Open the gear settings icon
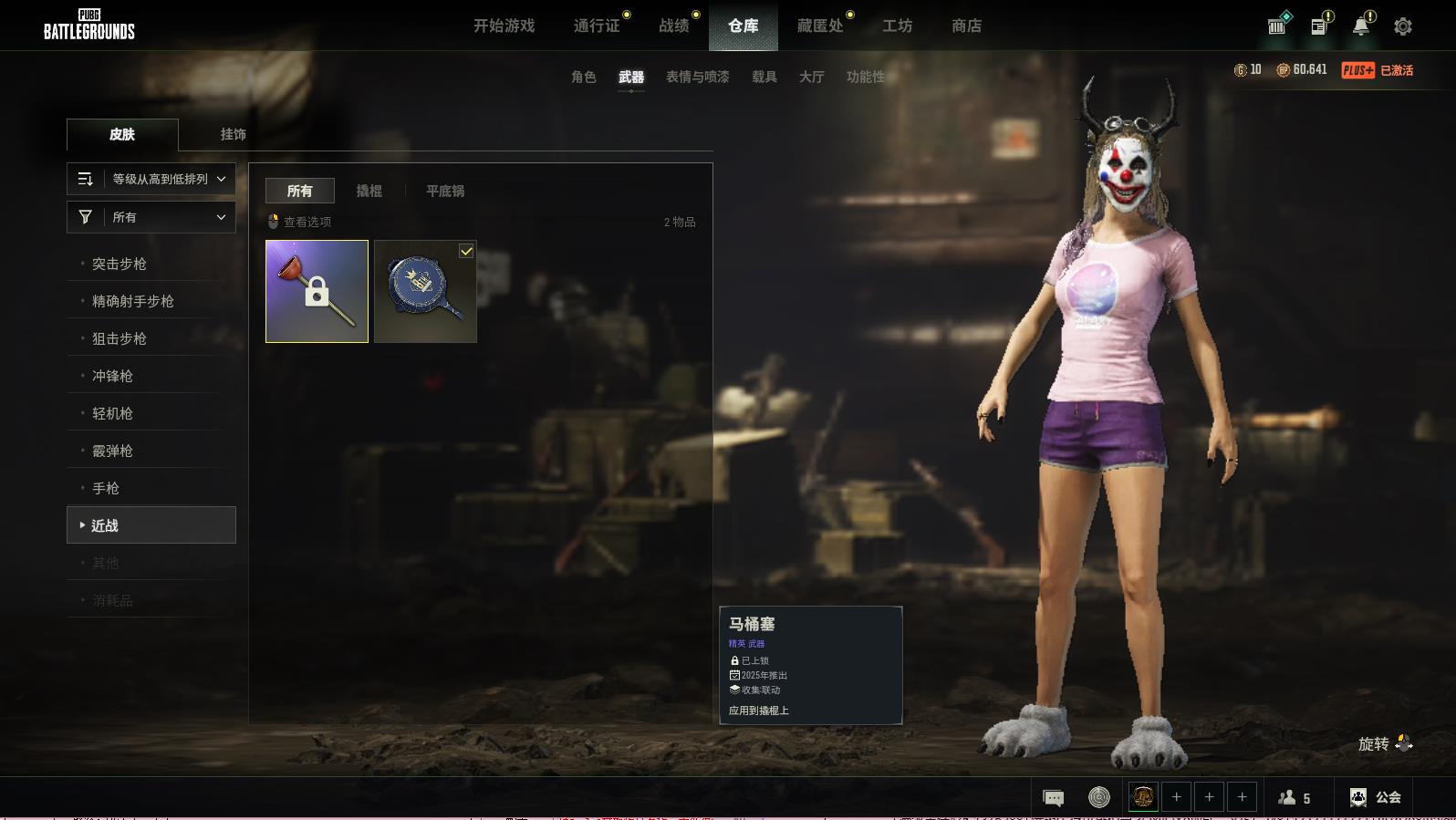 coord(1403,26)
